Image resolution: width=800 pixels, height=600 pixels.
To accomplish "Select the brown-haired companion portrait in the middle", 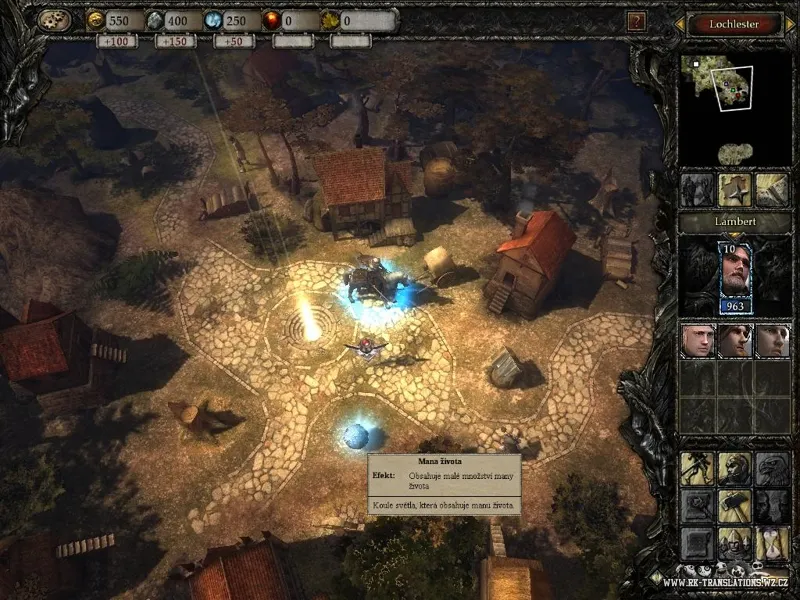I will pos(735,340).
